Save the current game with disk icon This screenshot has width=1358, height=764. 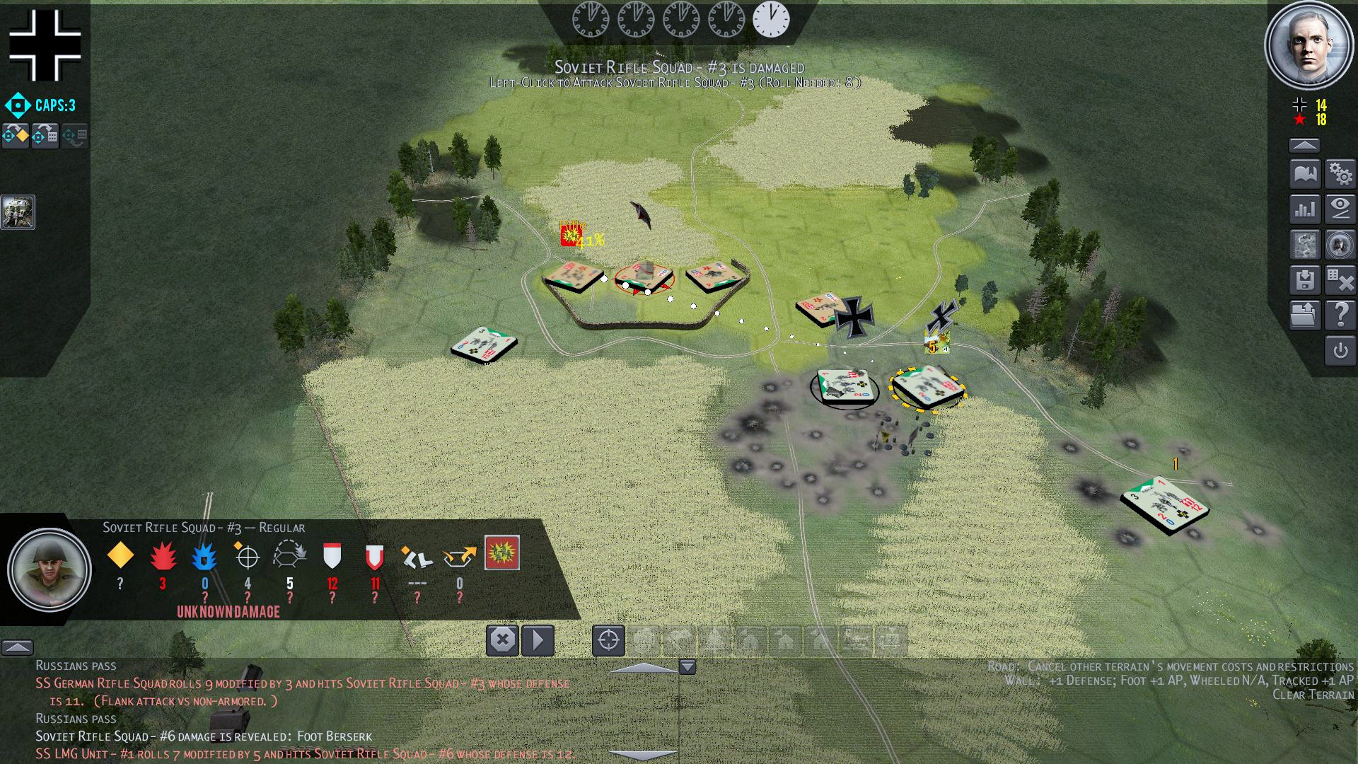[1304, 279]
